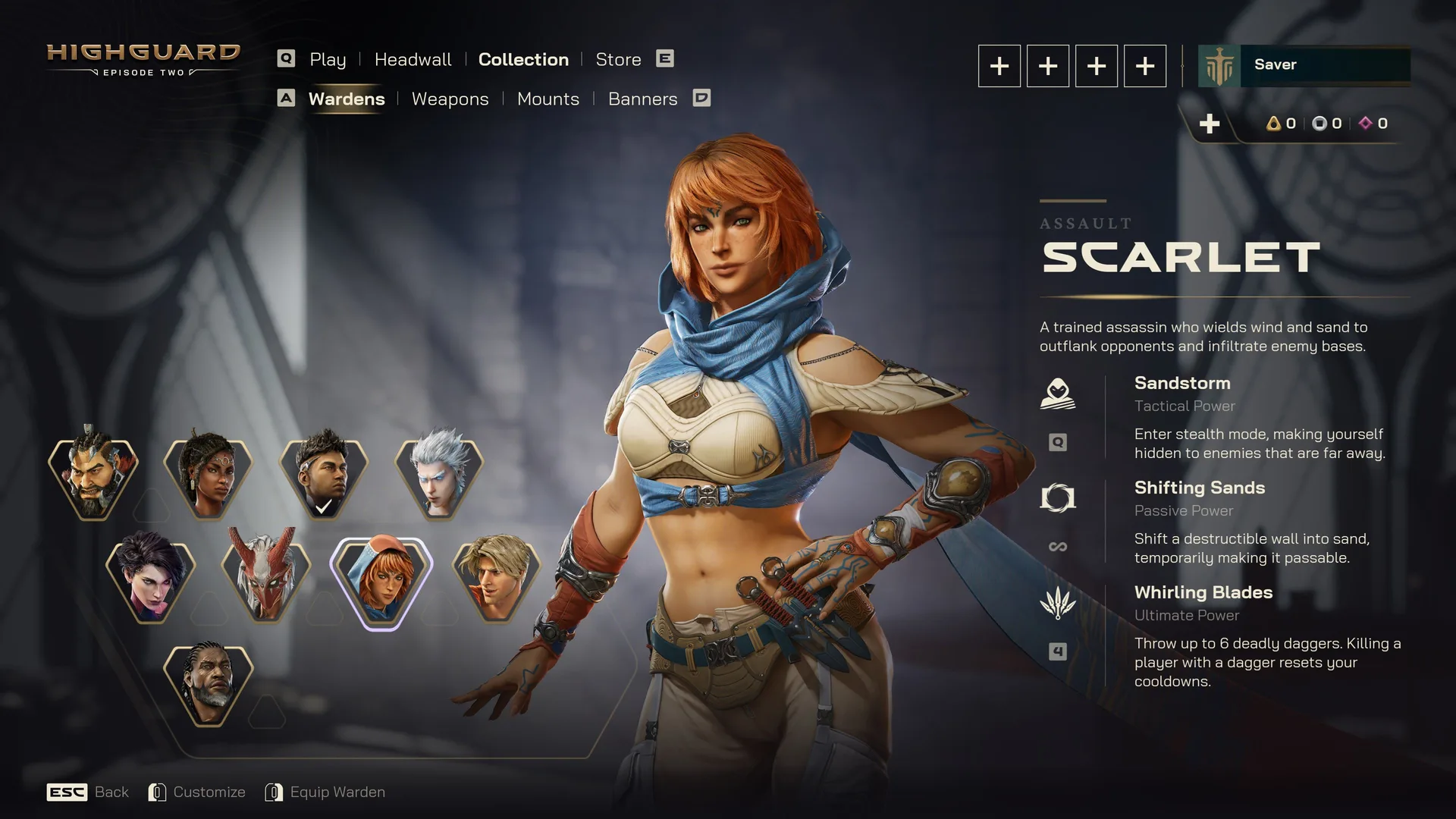The image size is (1456, 819).
Task: Switch to the Weapons category
Action: 450,99
